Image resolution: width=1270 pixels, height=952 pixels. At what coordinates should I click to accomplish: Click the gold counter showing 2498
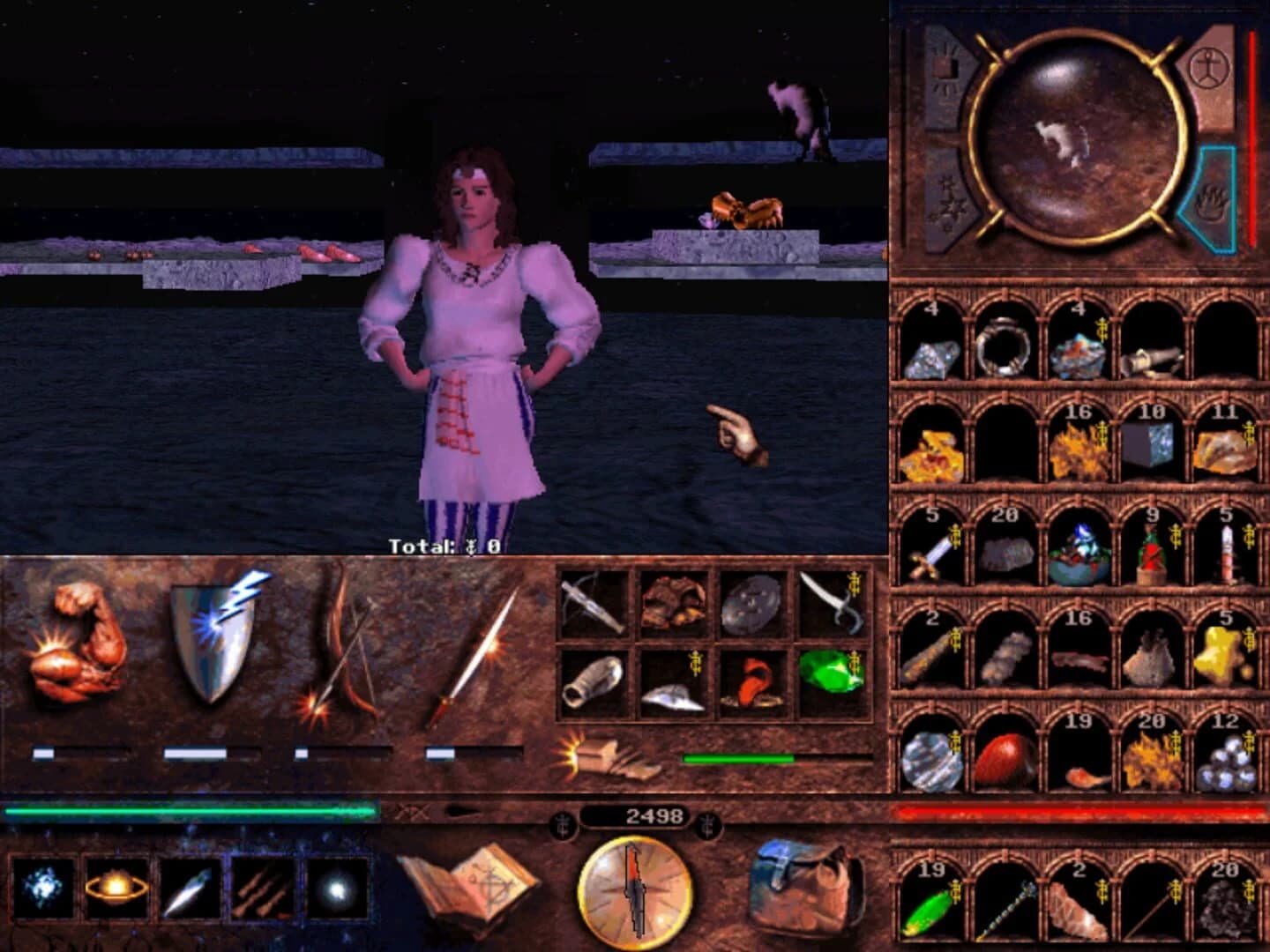654,815
